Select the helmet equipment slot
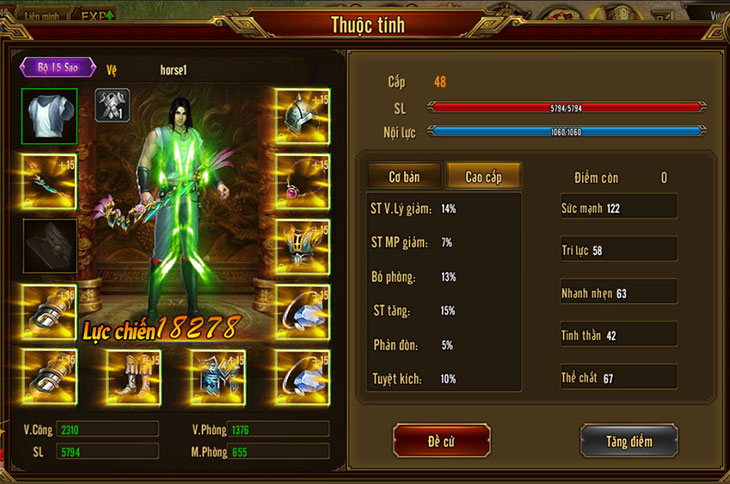Screen dimensions: 730x484 (301, 115)
